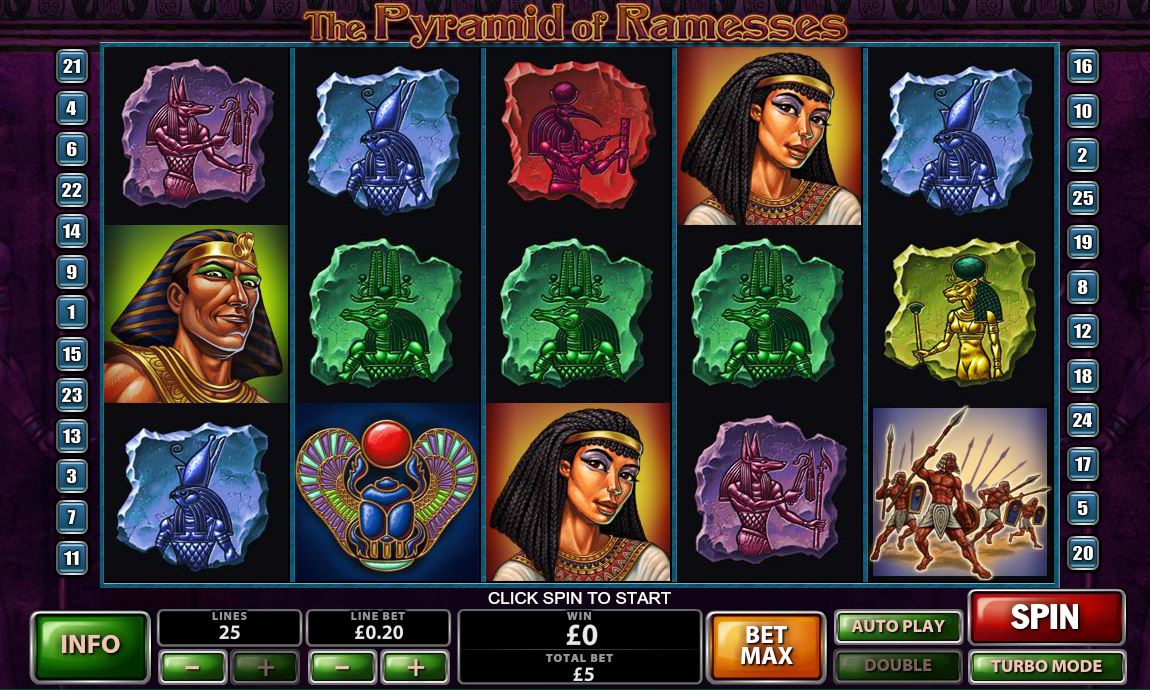Choose payline number 25 marker

1083,198
